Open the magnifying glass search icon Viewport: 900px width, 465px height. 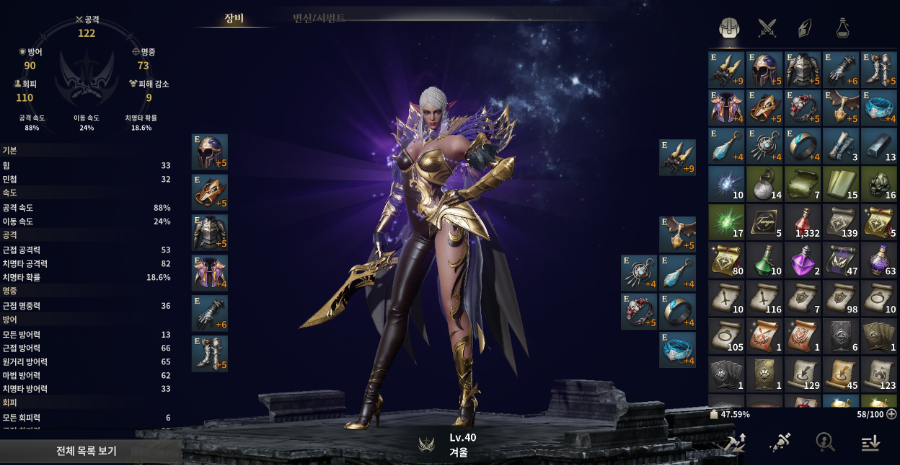pos(824,442)
